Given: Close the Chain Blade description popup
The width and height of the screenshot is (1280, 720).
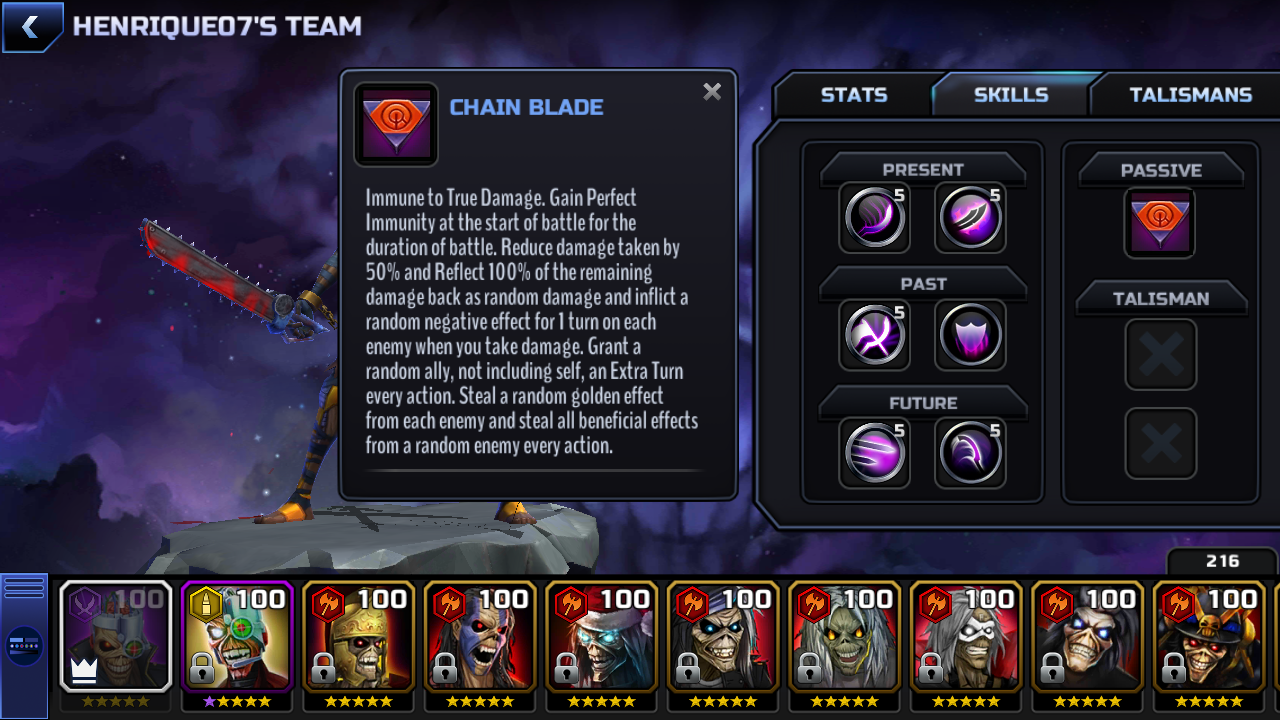Looking at the screenshot, I should 712,92.
